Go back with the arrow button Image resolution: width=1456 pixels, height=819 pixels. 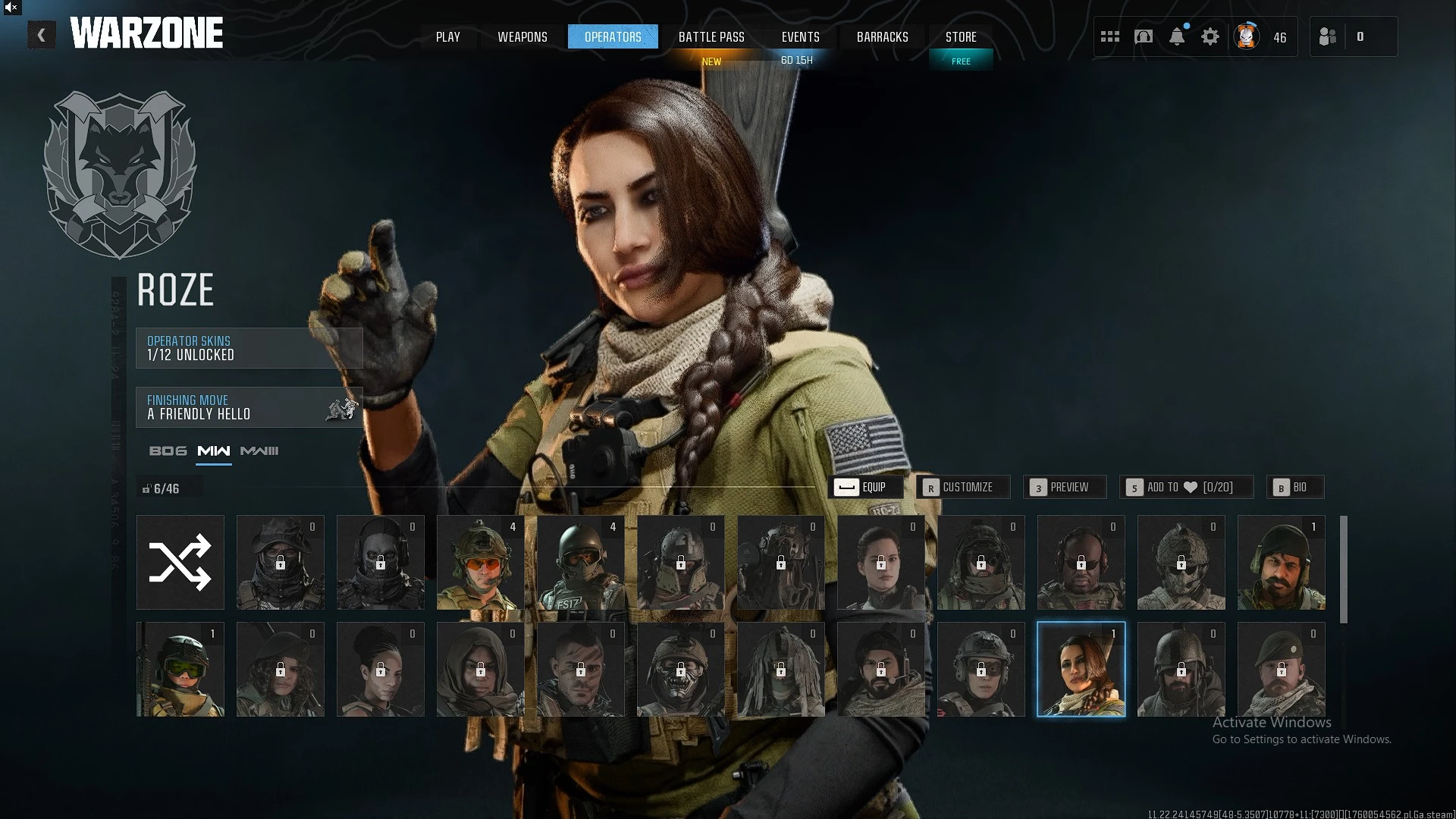coord(42,36)
